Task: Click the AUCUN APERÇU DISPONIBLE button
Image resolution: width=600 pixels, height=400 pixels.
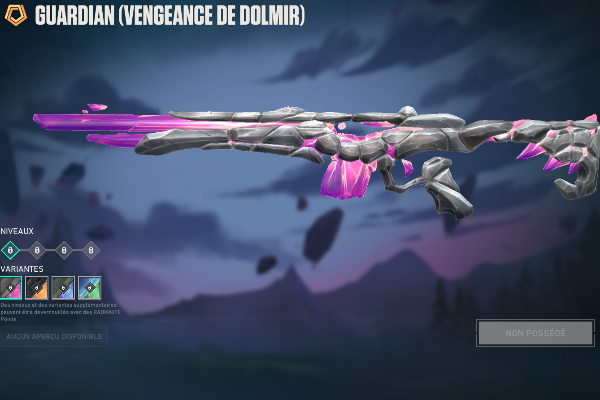Action: pos(54,336)
